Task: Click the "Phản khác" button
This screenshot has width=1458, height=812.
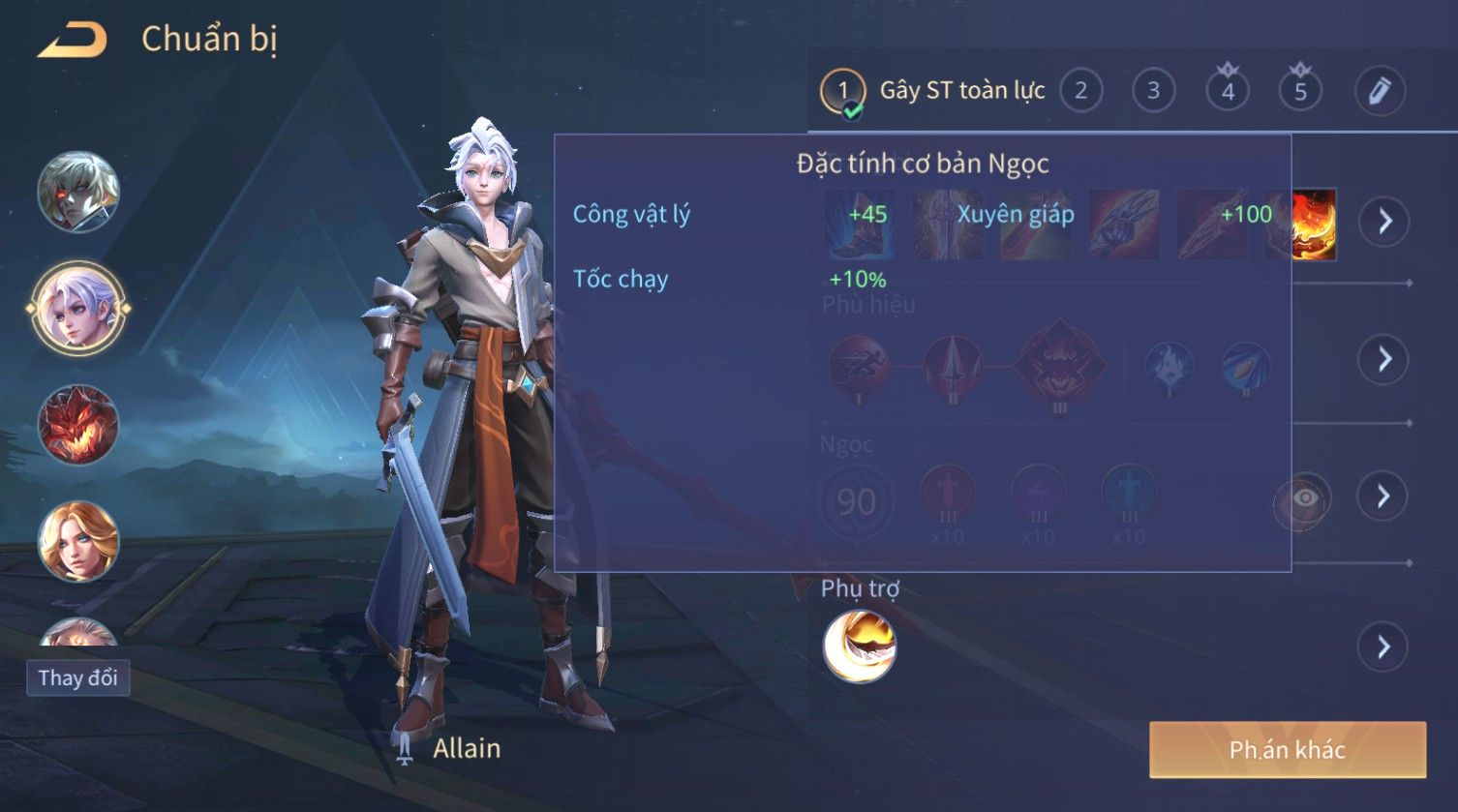Action: click(1287, 750)
